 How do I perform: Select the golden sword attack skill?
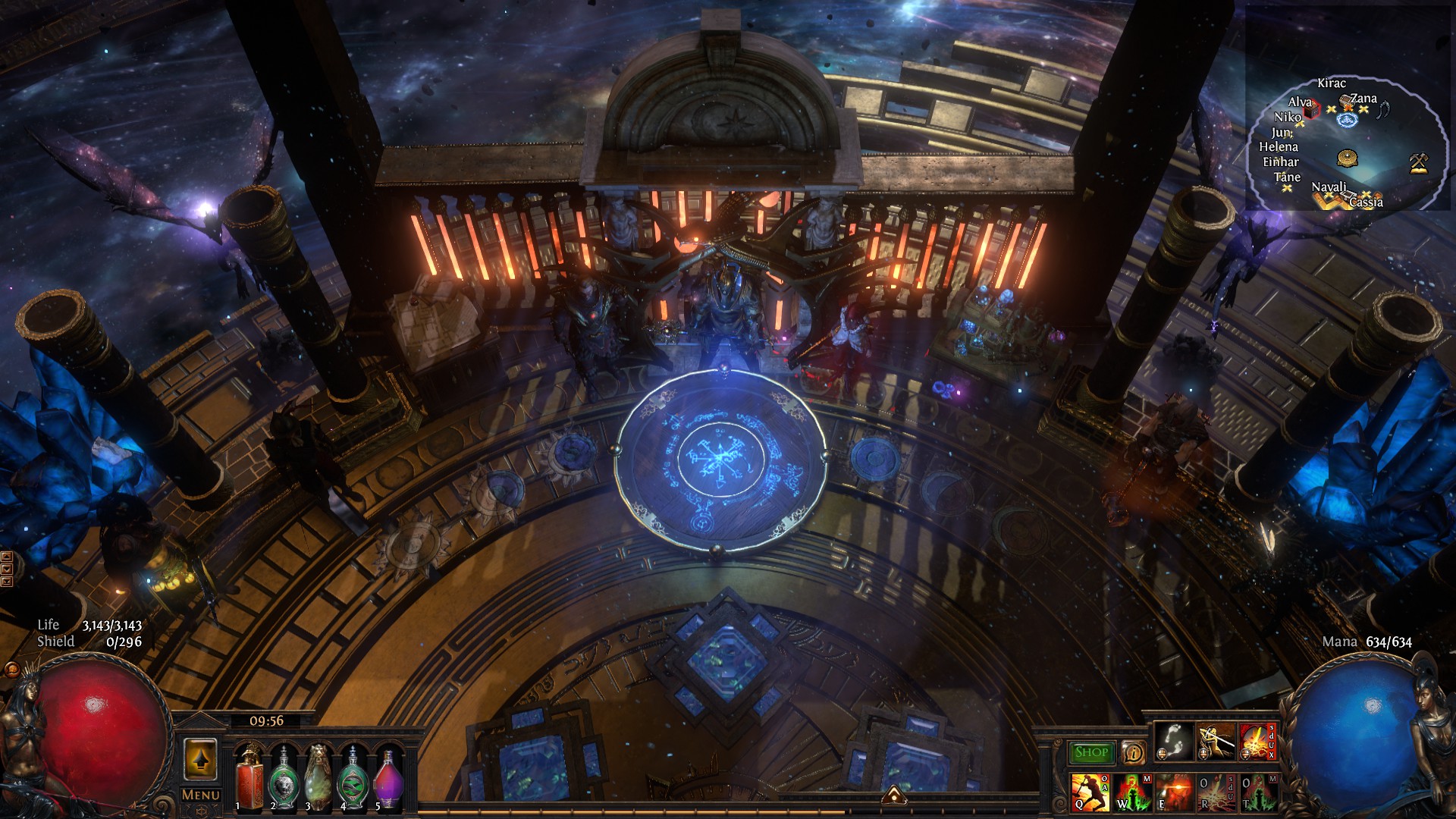pos(1215,741)
